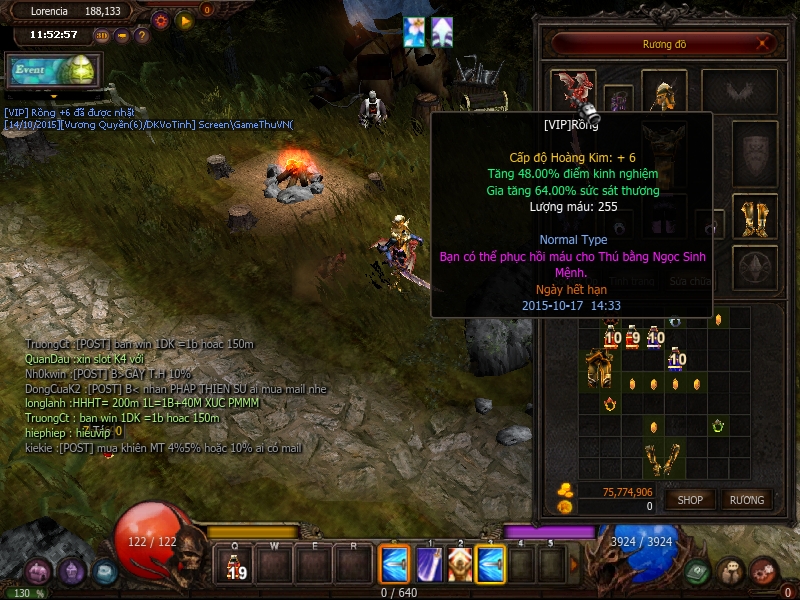Close the Rương đồ inventory window

pyautogui.click(x=764, y=43)
